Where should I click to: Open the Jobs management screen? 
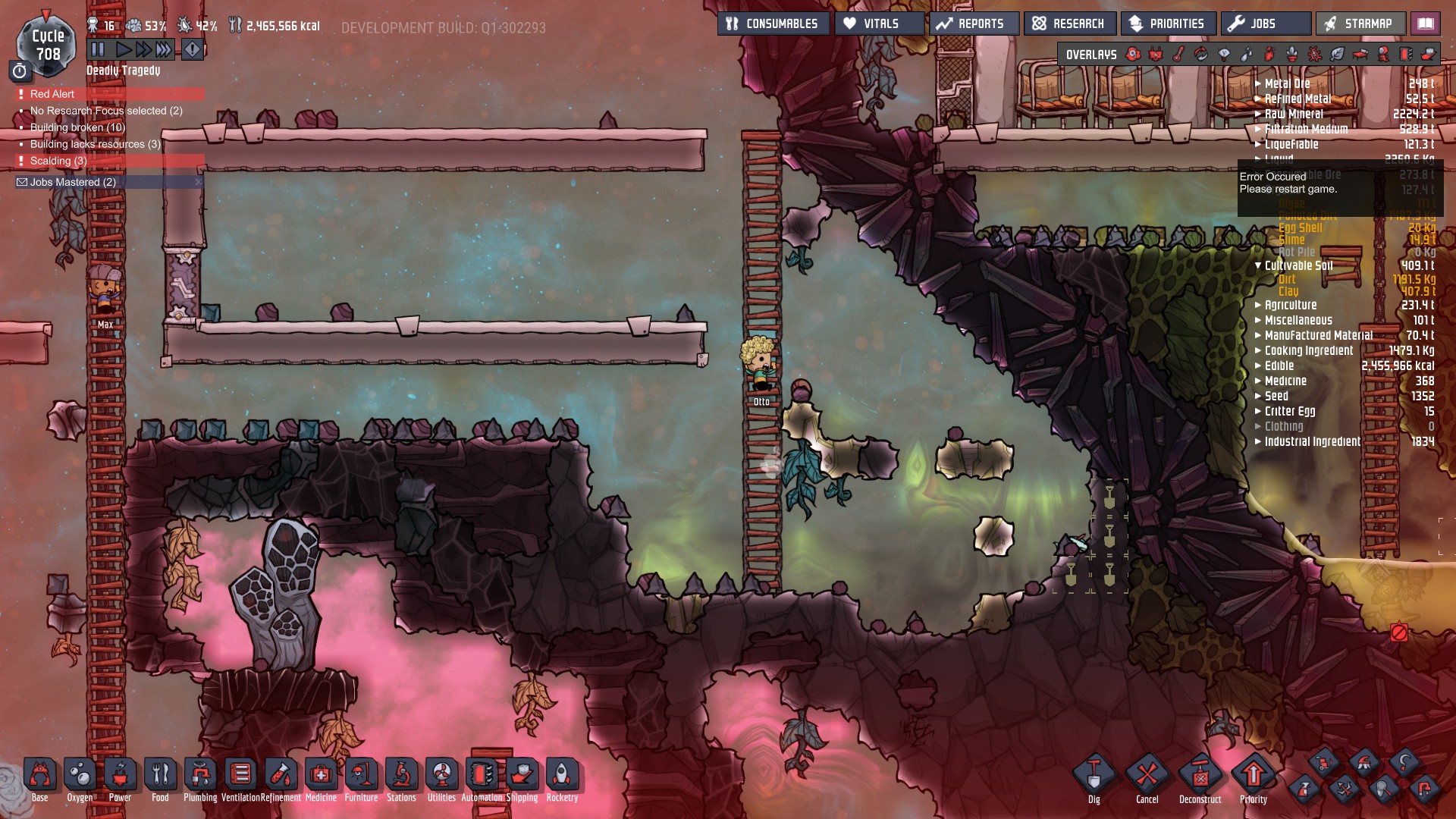(x=1265, y=24)
